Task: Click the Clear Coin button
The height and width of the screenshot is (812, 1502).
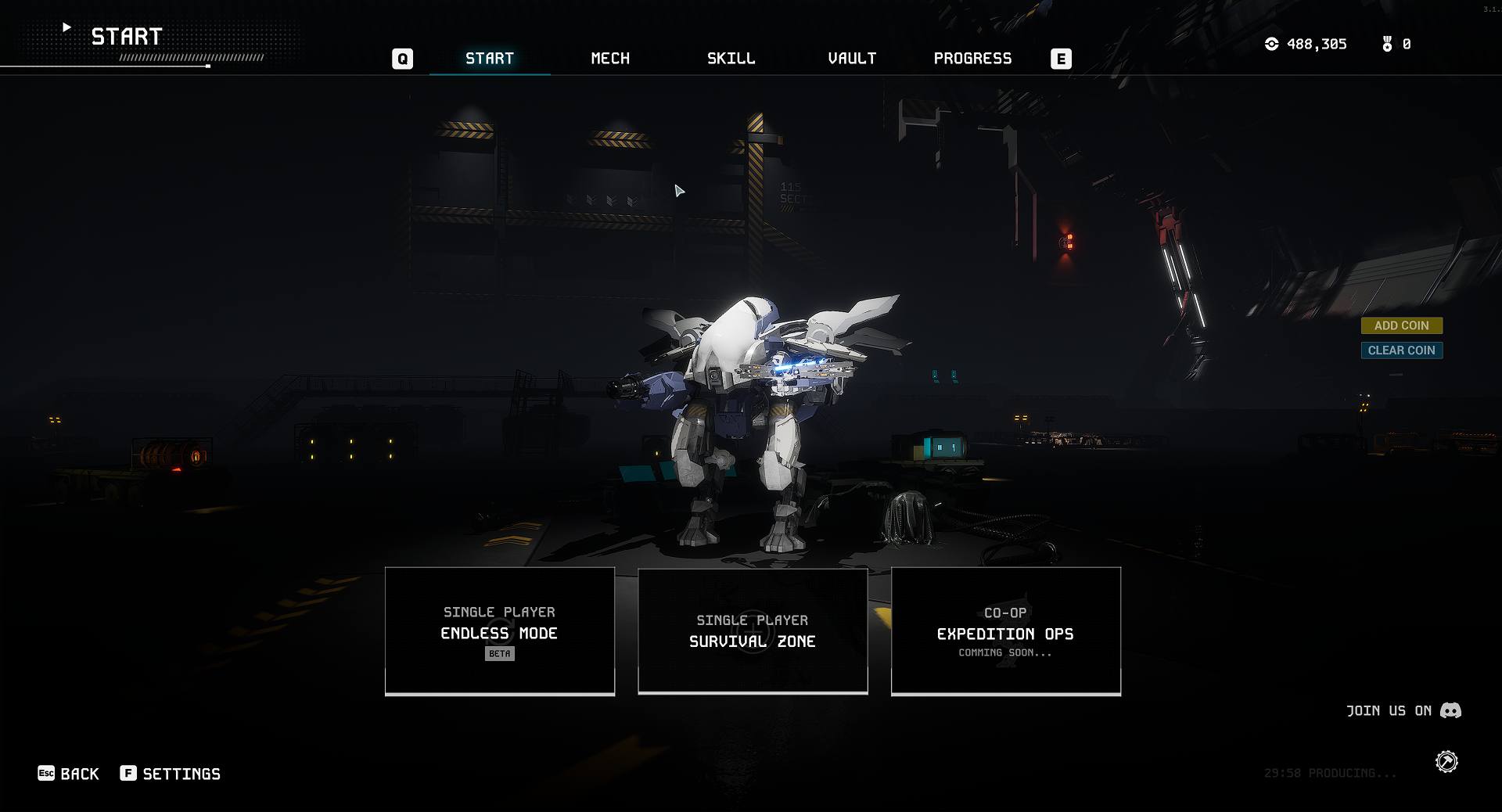Action: point(1401,350)
